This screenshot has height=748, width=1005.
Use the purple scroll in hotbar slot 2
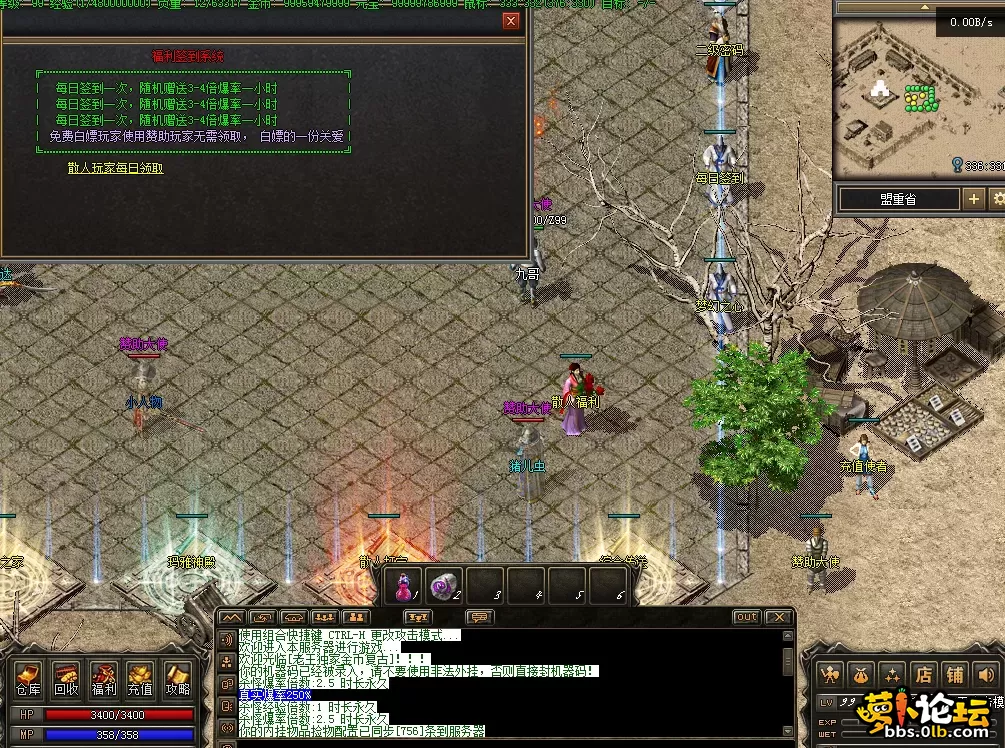coord(443,587)
